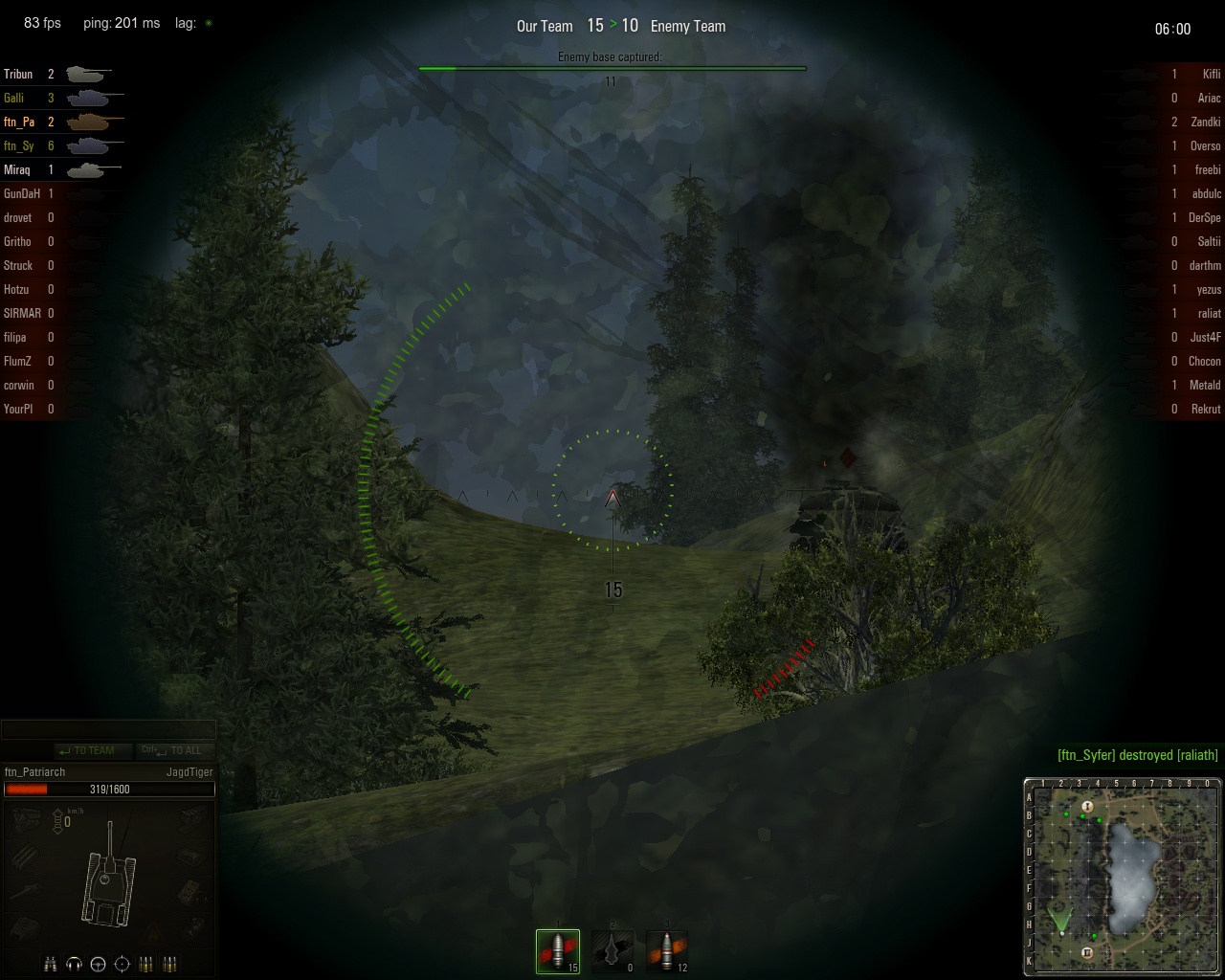Choose the depleted shell slot showing 0

[612, 950]
